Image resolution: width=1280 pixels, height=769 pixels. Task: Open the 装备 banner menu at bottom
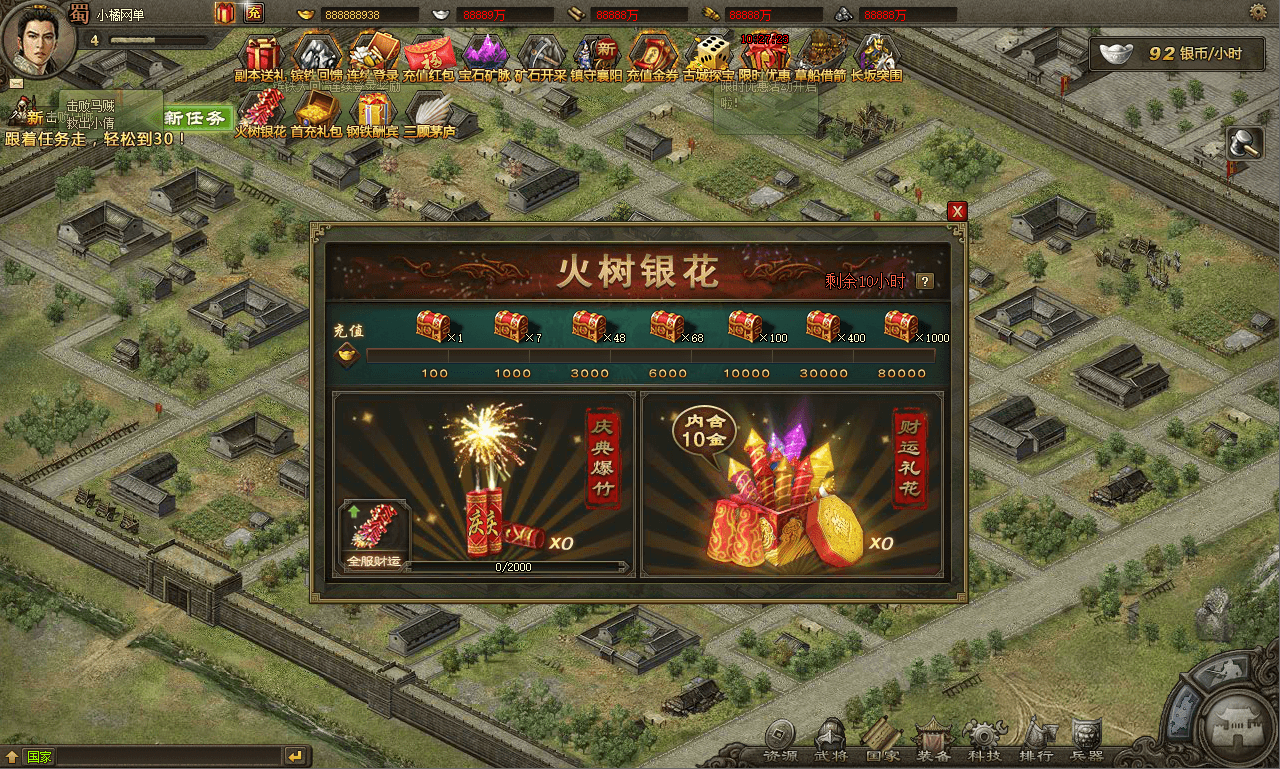[932, 735]
